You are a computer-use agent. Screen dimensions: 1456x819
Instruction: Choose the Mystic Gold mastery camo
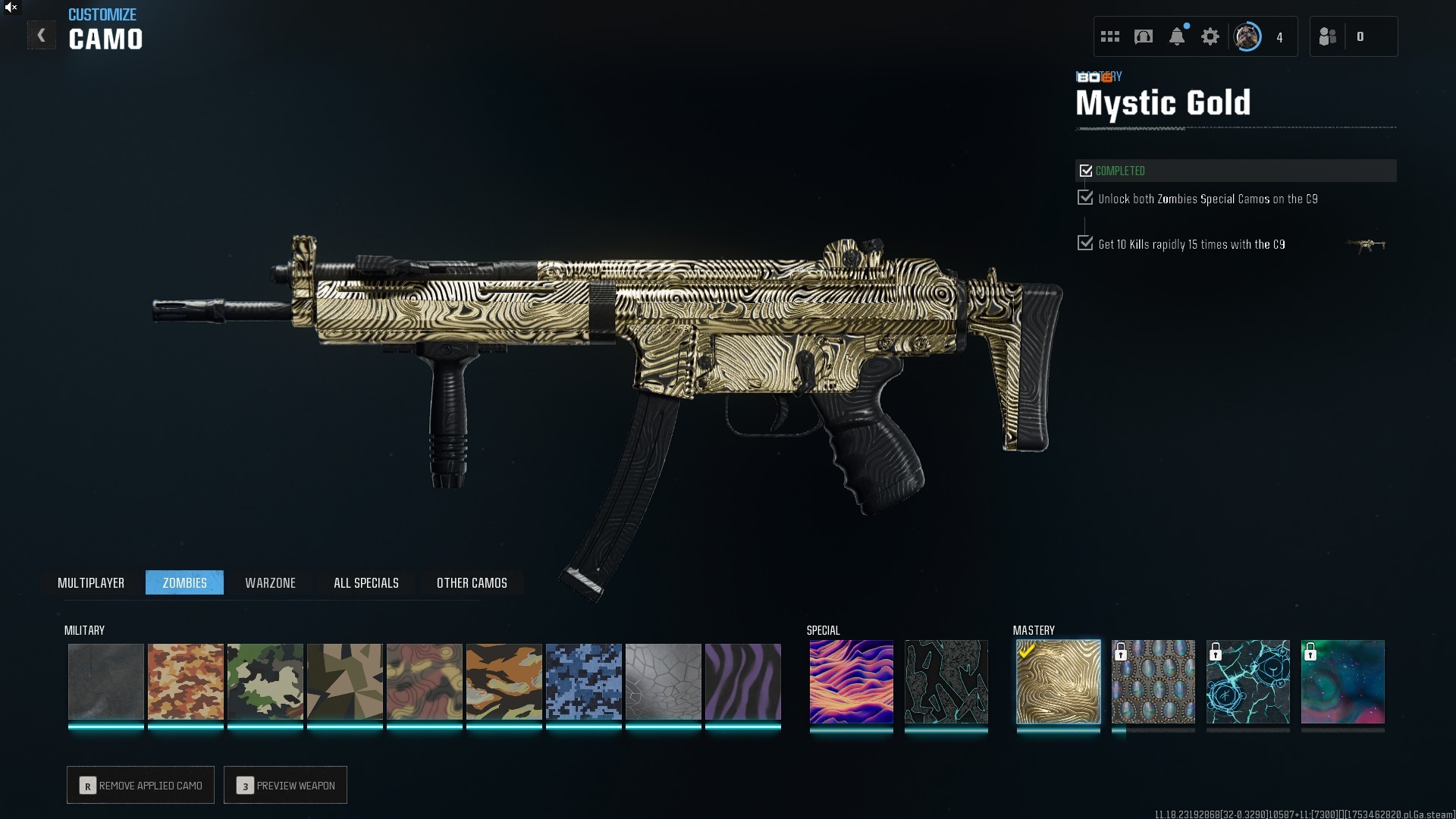coord(1058,681)
